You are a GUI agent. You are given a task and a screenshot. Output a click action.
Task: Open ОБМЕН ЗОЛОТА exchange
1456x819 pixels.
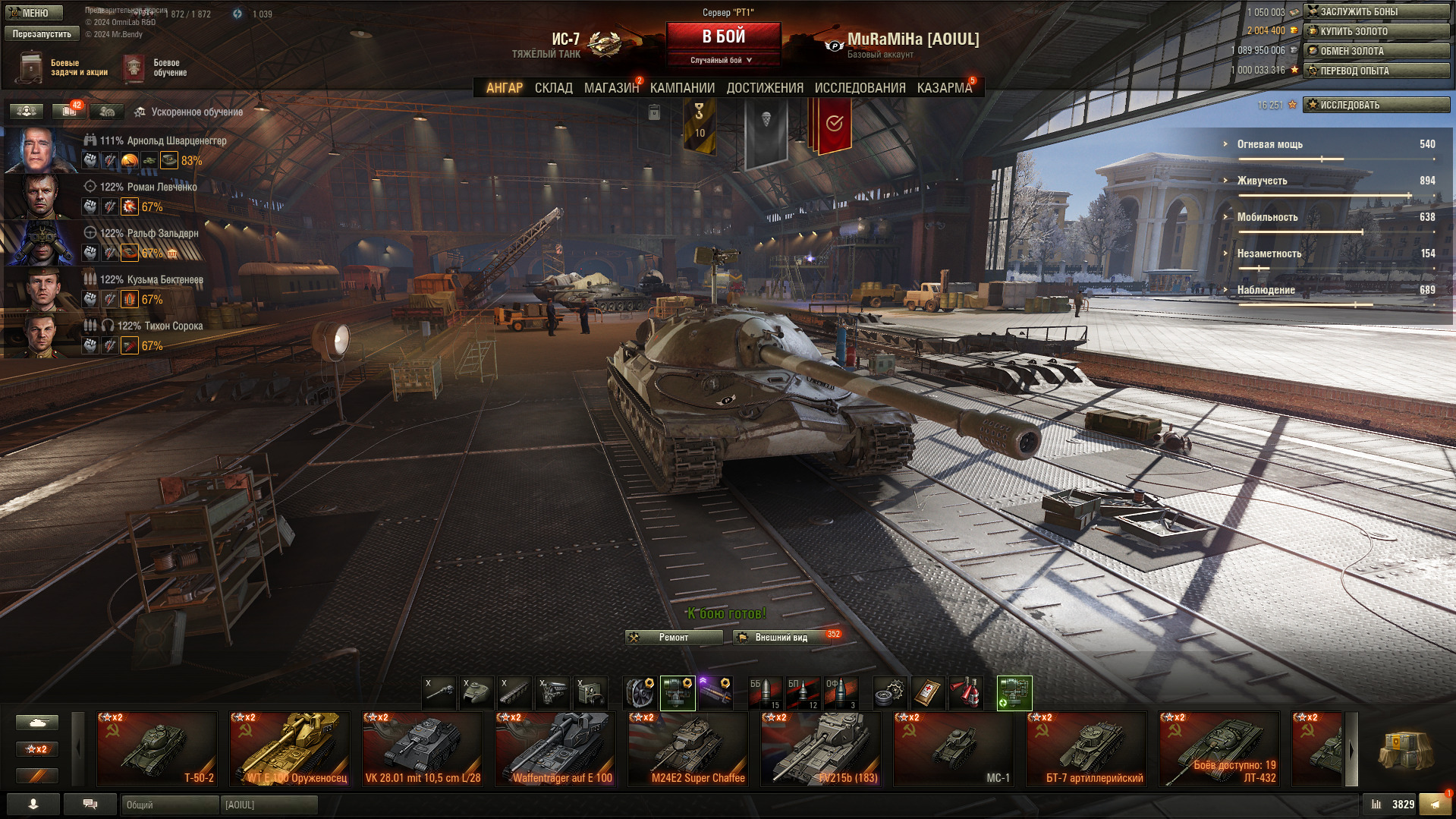tap(1376, 51)
